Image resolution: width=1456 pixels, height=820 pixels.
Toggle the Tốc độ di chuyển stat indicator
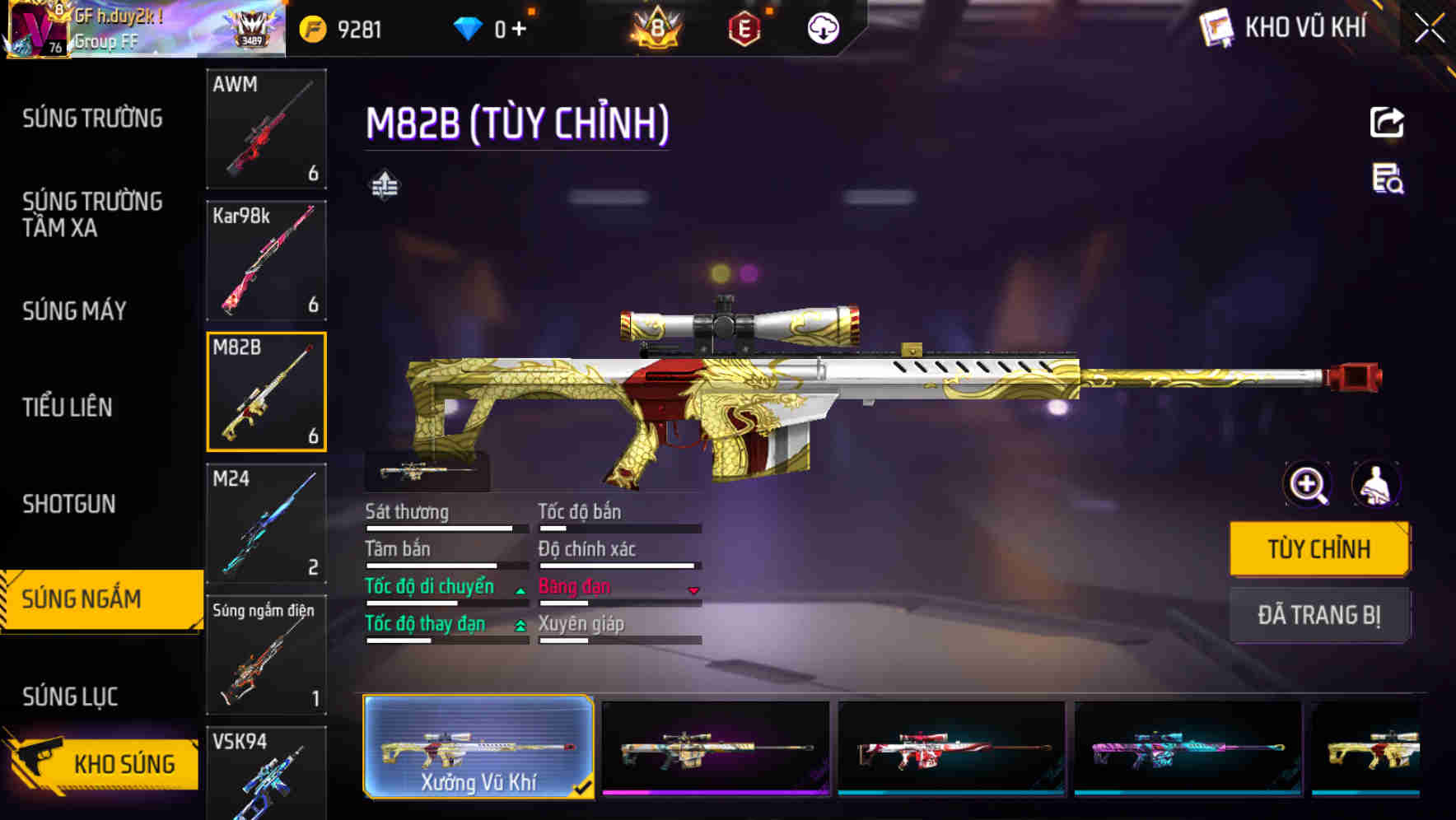pos(519,589)
